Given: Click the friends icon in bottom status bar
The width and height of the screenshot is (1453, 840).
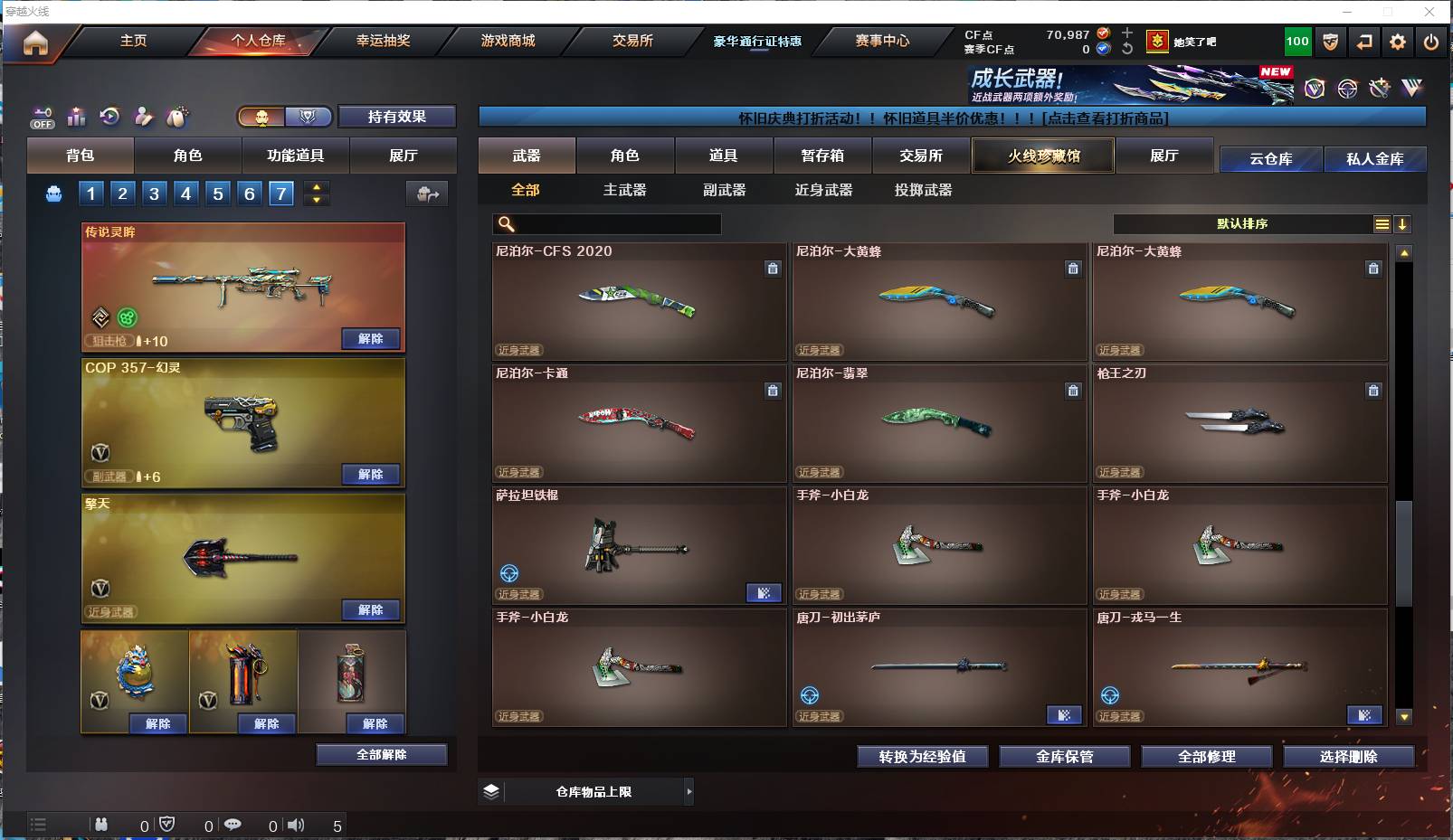Looking at the screenshot, I should coord(101,825).
